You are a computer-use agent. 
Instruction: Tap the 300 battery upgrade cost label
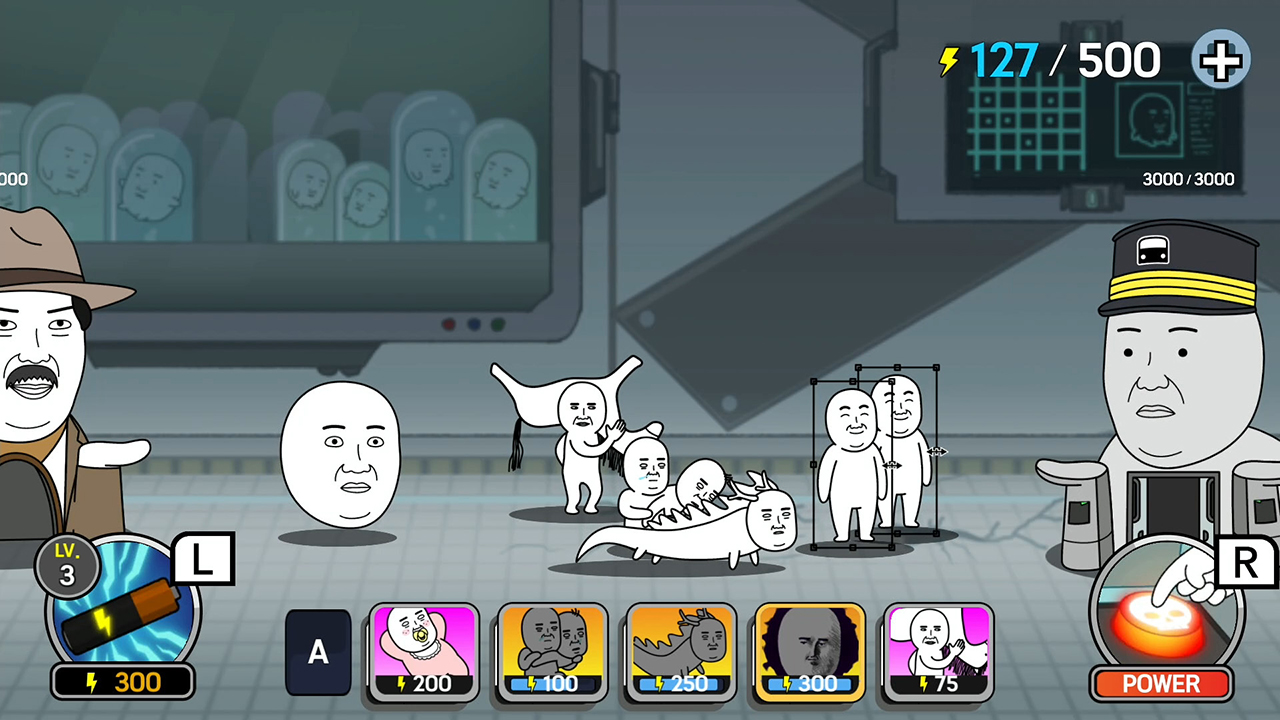[x=122, y=682]
